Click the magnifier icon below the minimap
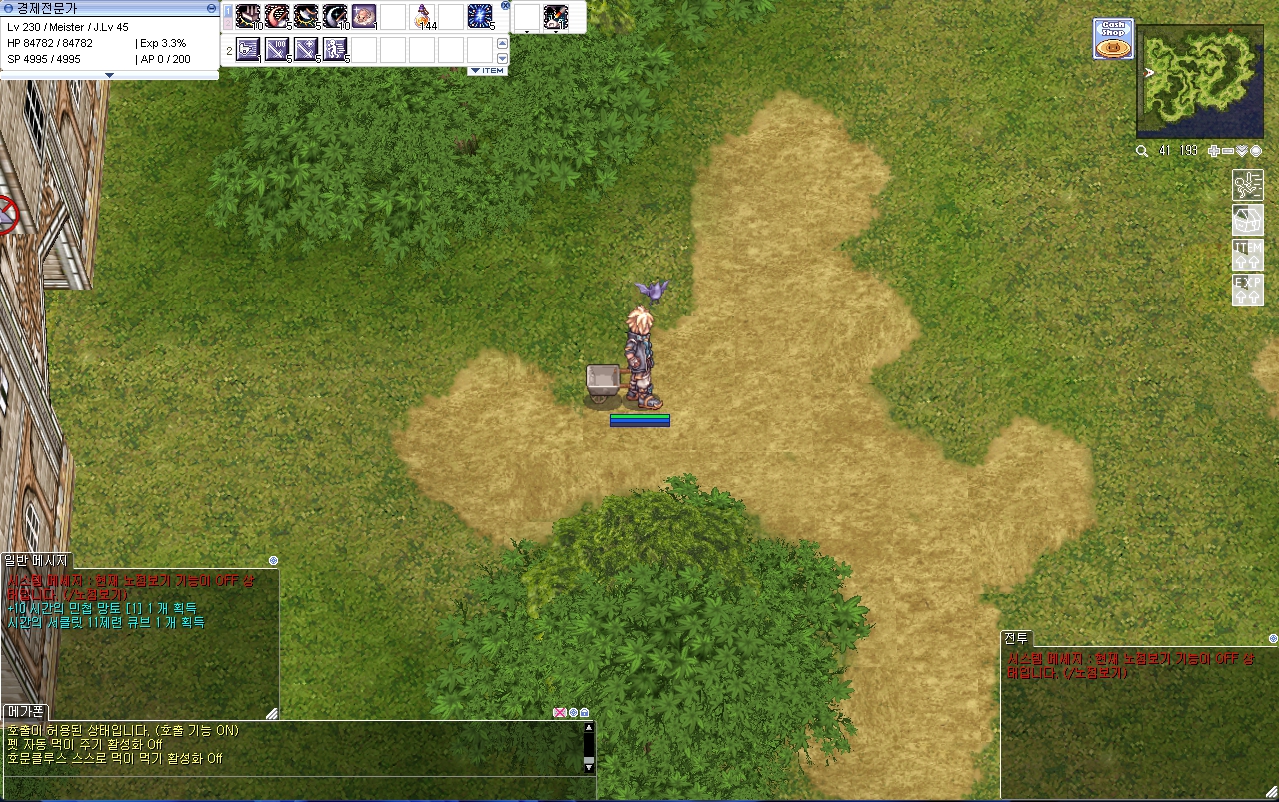Image resolution: width=1279 pixels, height=802 pixels. 1142,151
